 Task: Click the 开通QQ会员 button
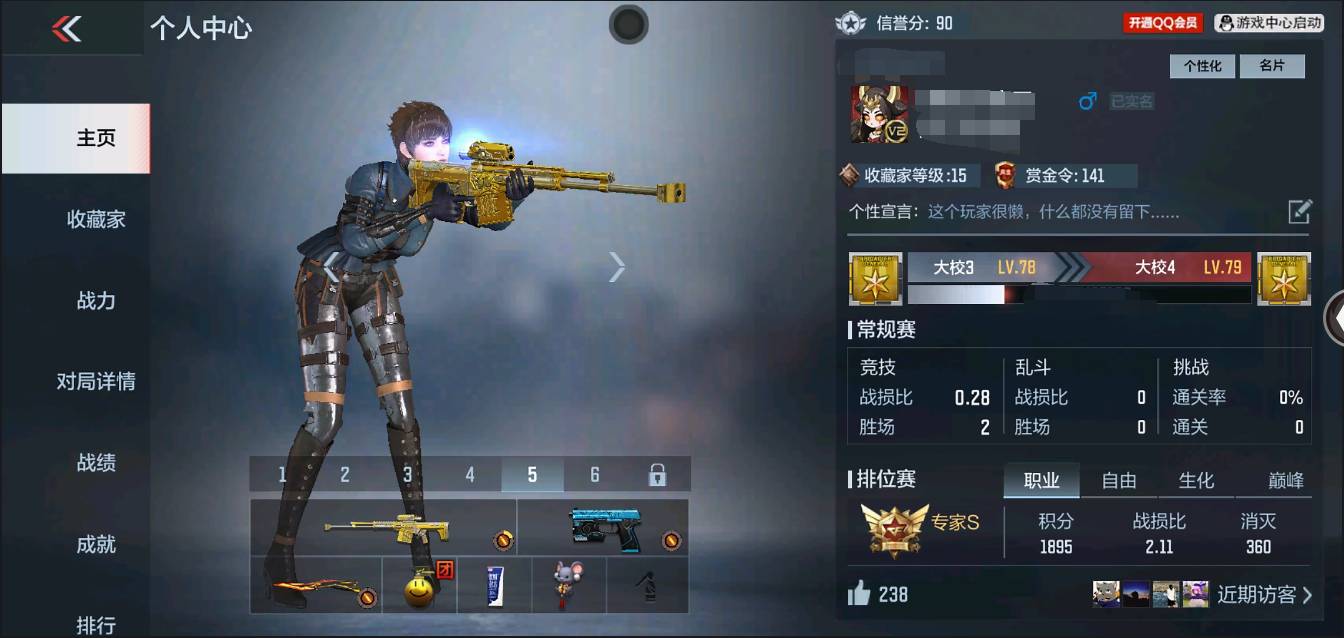coord(1162,22)
